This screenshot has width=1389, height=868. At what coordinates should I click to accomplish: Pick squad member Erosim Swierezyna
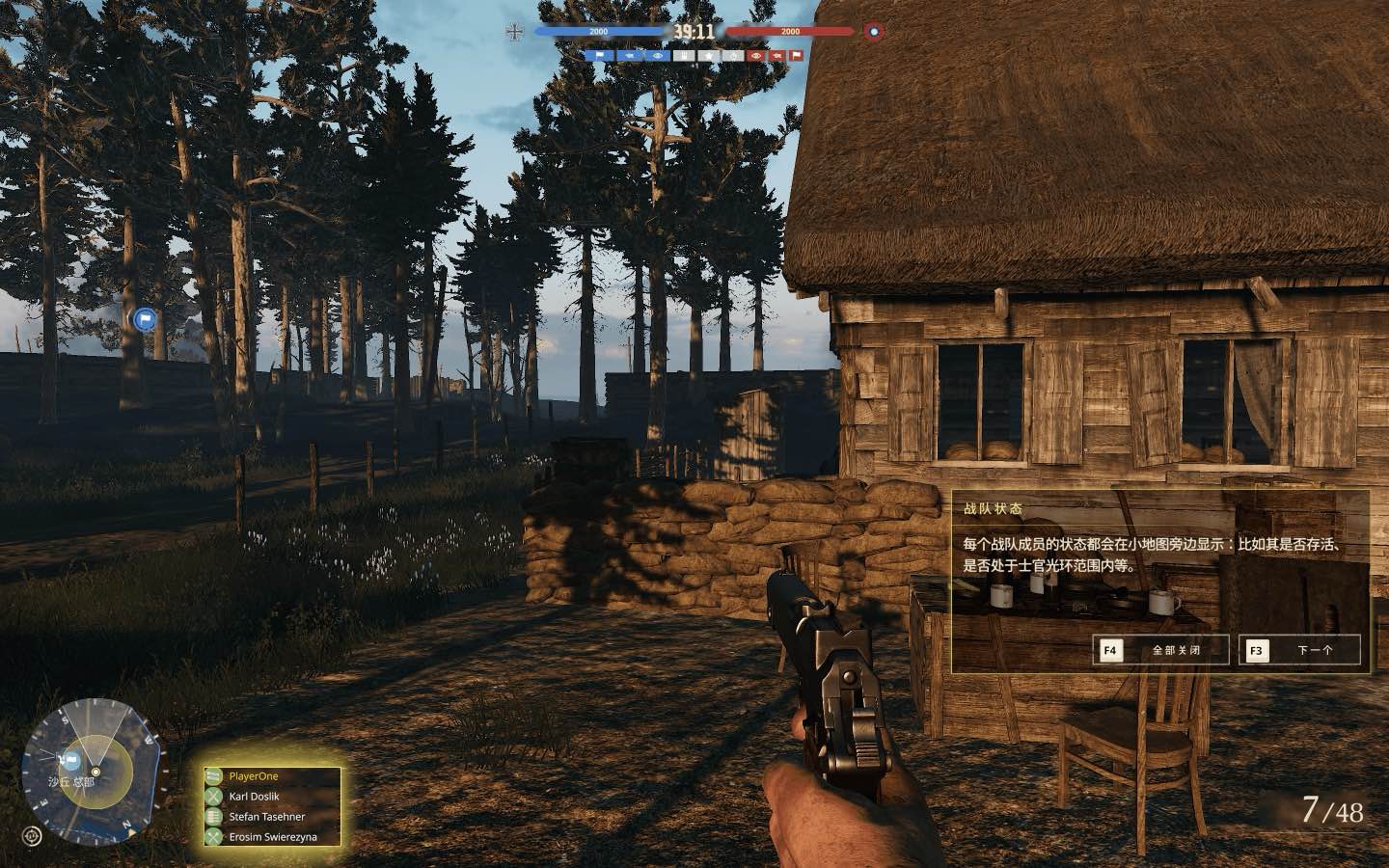click(272, 837)
